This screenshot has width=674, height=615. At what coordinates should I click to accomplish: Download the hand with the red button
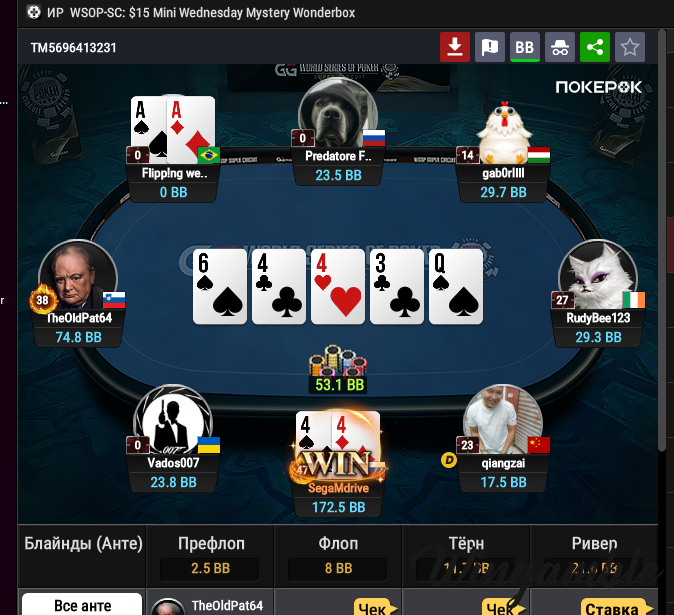tap(455, 47)
